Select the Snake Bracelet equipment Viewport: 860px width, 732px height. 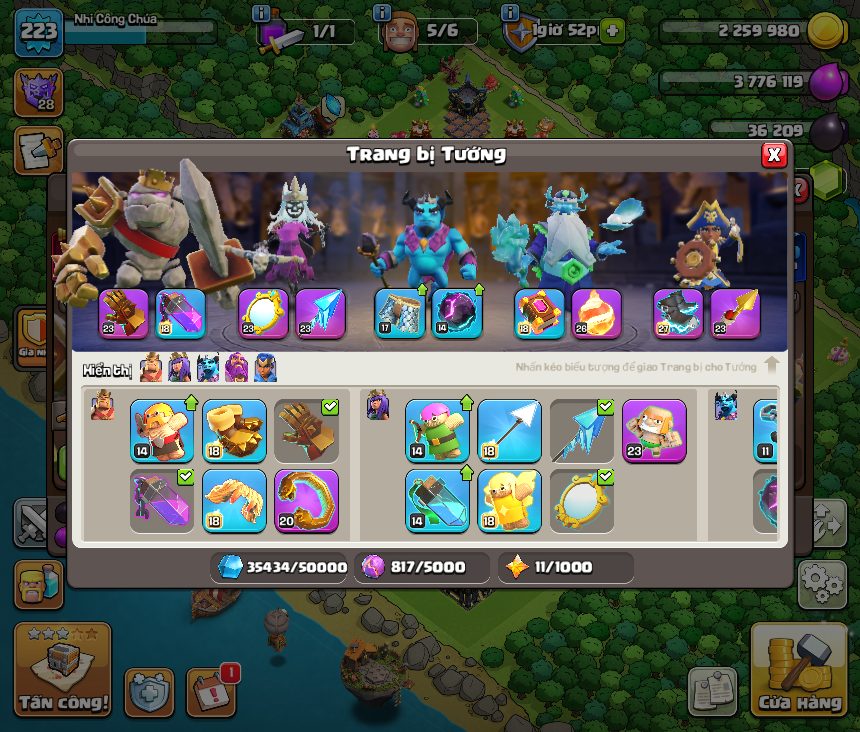click(x=306, y=500)
